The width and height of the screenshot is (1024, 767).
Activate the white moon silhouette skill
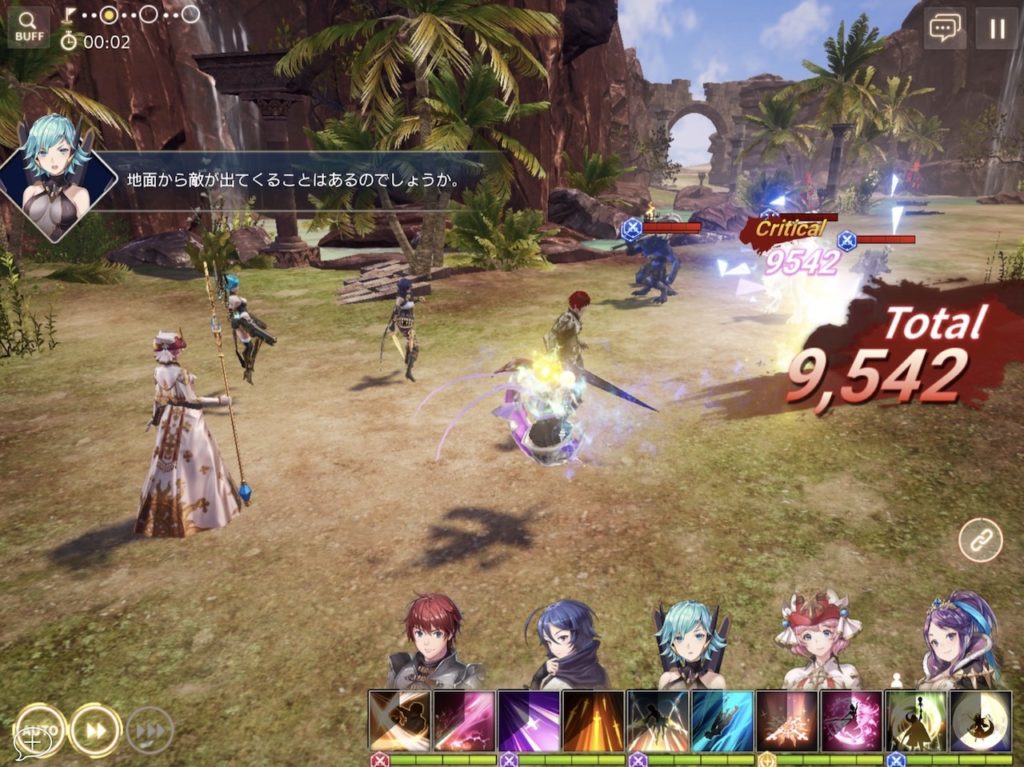pos(980,721)
